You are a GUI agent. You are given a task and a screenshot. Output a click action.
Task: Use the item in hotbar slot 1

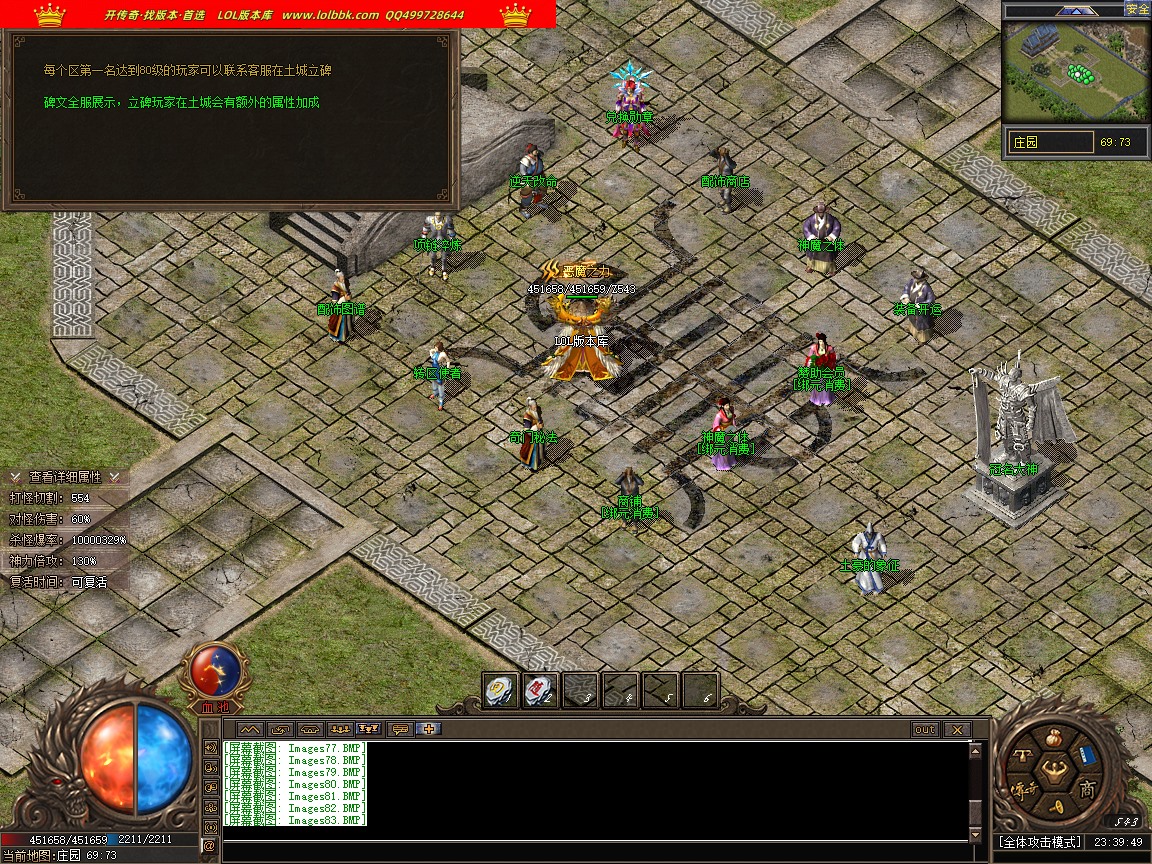(x=500, y=690)
